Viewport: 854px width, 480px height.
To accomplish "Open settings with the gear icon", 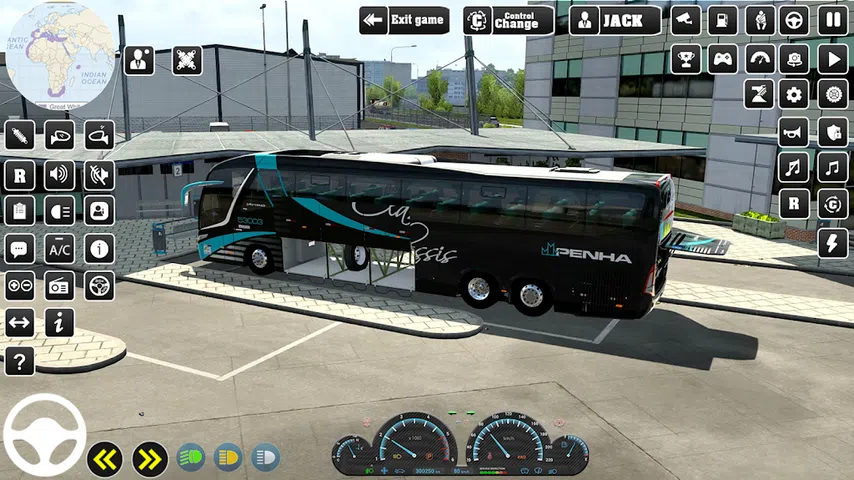I will (x=795, y=95).
